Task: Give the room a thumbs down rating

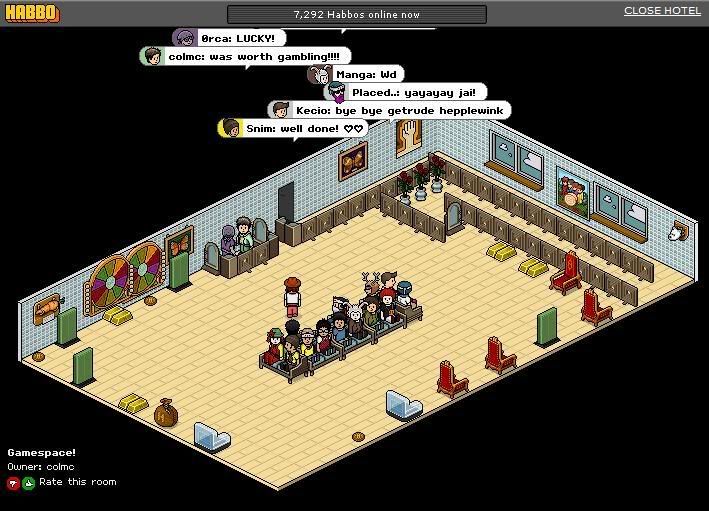Action: pyautogui.click(x=13, y=483)
